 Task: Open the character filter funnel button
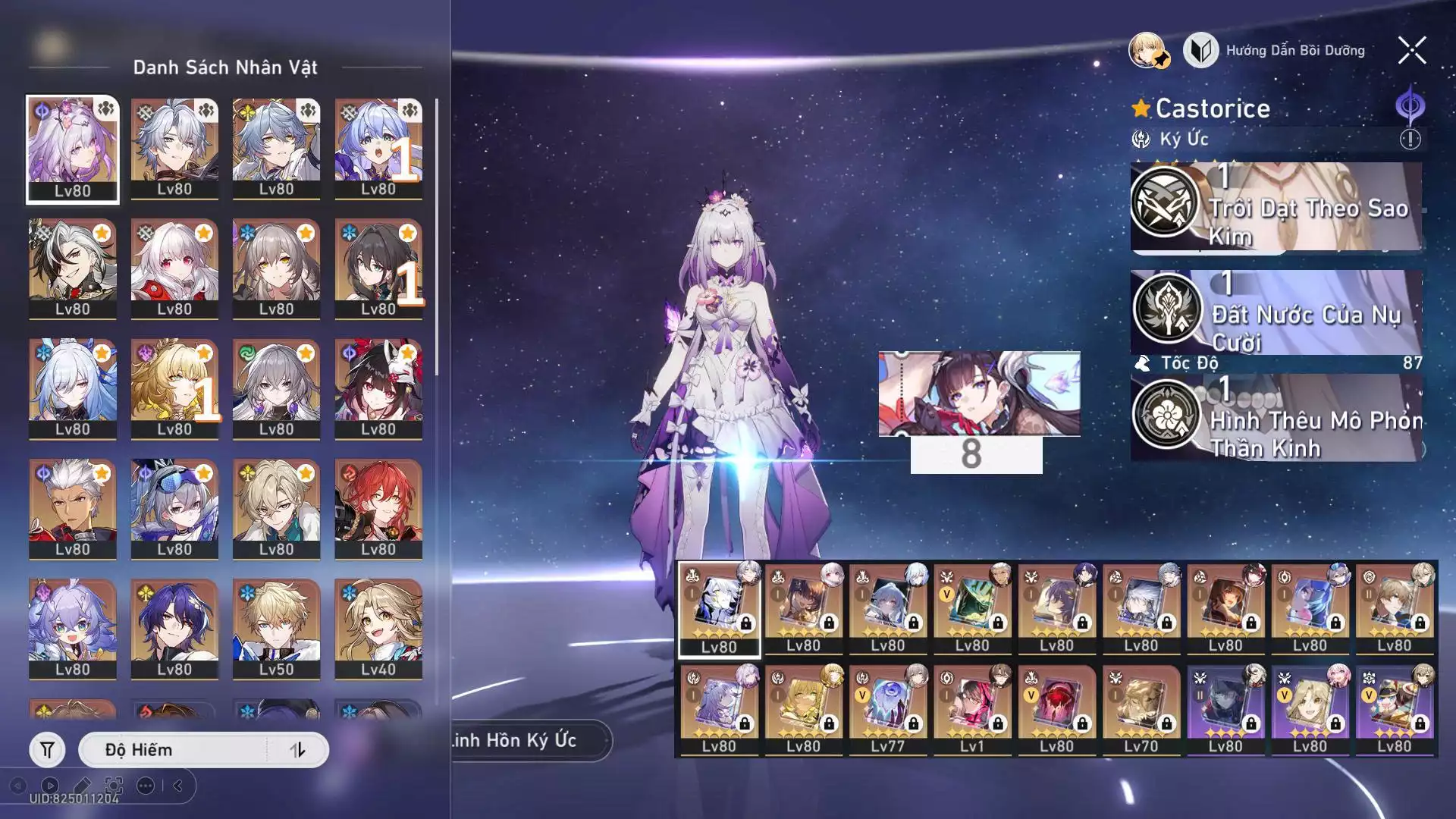tap(47, 750)
